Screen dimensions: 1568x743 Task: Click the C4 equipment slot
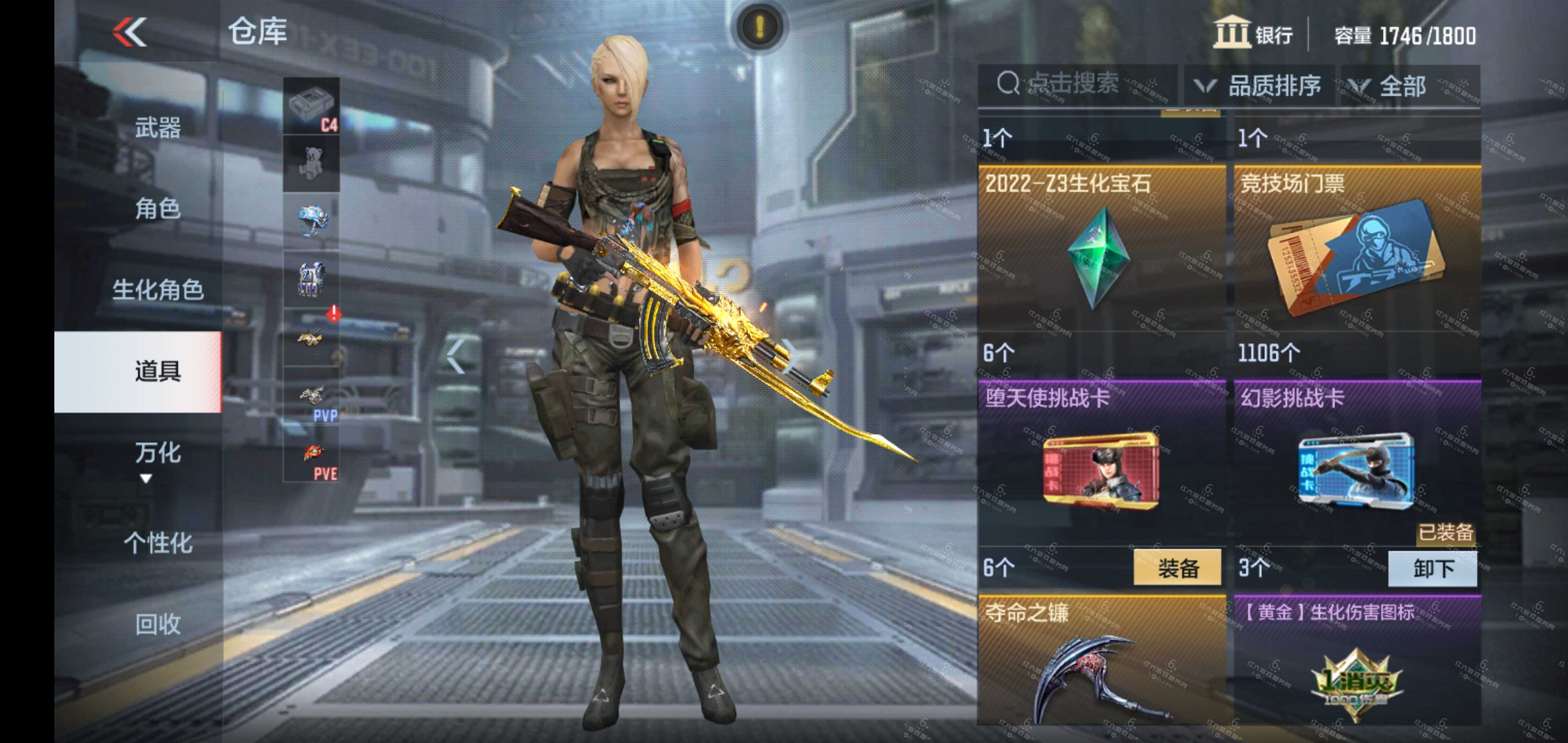pos(311,106)
